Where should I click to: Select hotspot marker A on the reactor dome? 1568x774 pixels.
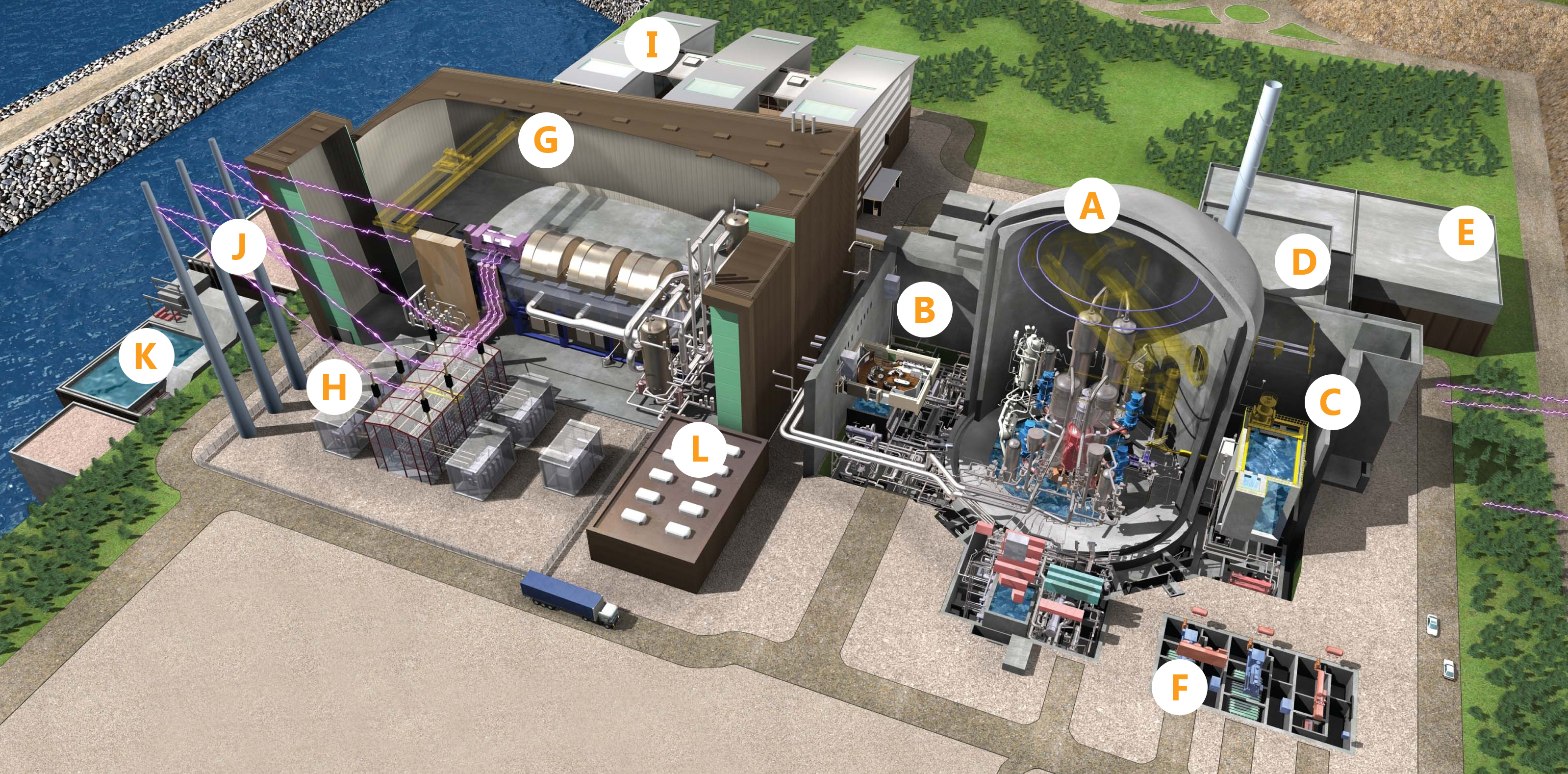click(1092, 206)
